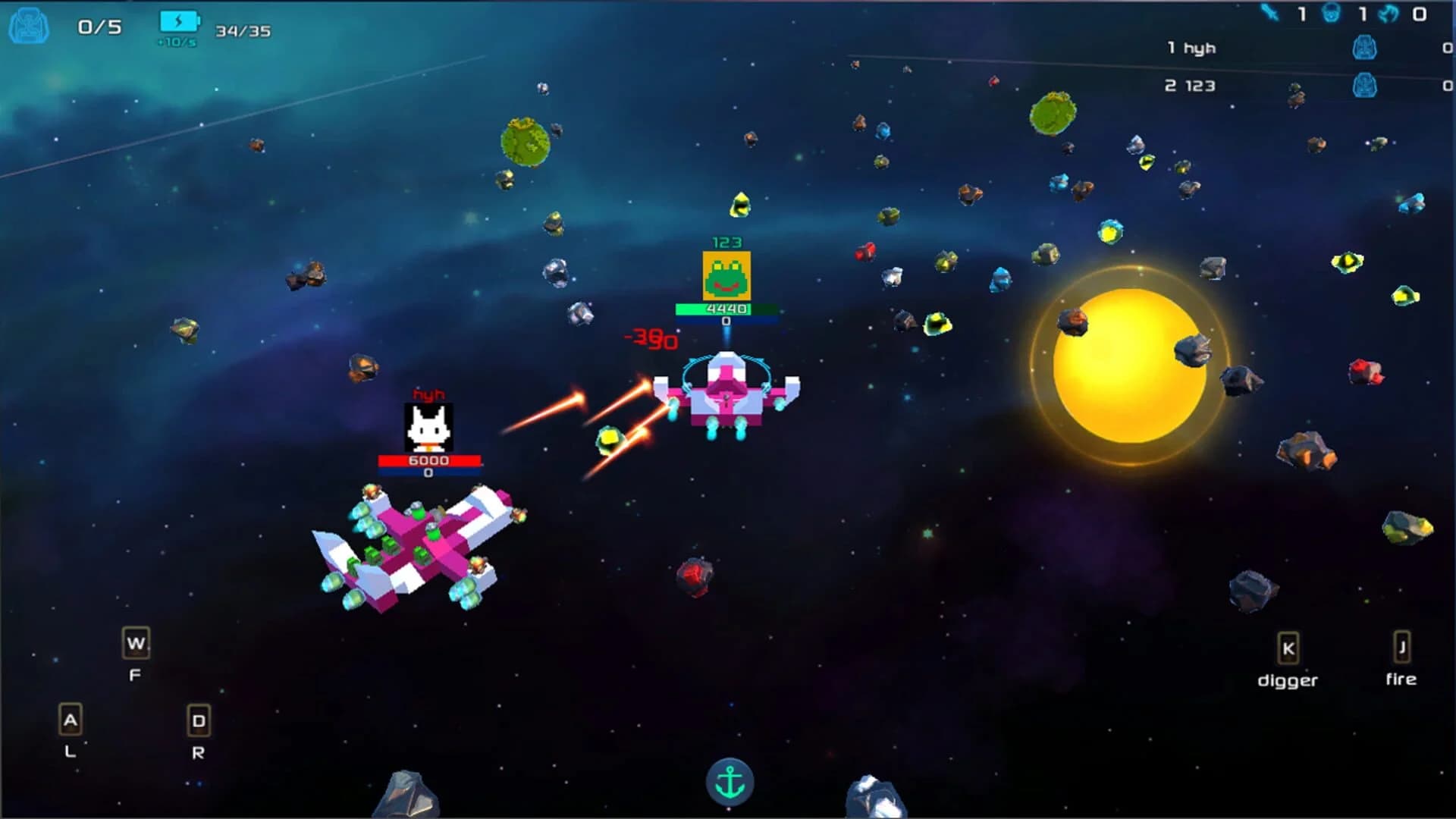Click the A movement key hint
Image resolution: width=1456 pixels, height=819 pixels.
point(71,720)
